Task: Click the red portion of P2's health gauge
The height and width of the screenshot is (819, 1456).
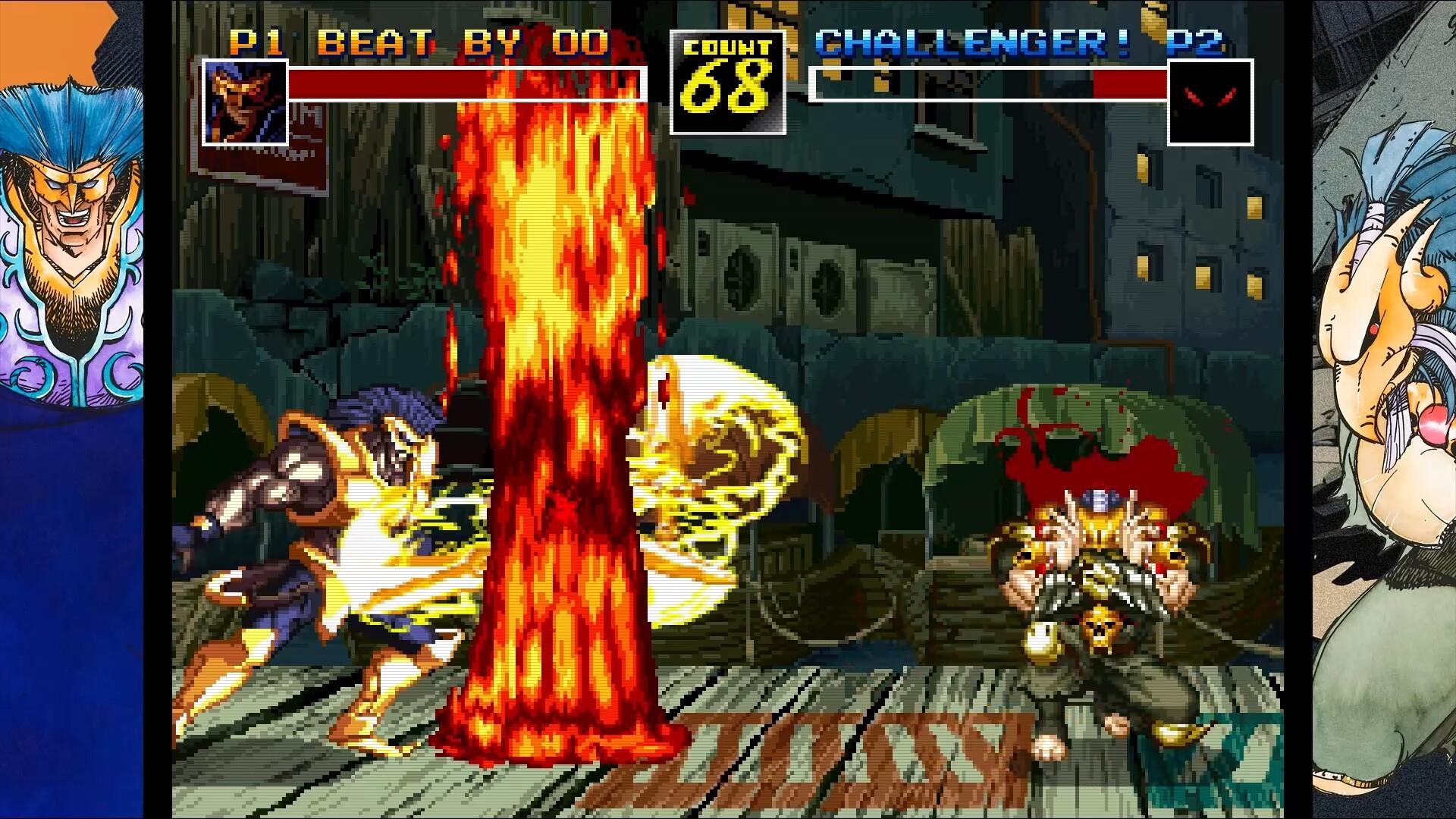Action: point(1130,83)
